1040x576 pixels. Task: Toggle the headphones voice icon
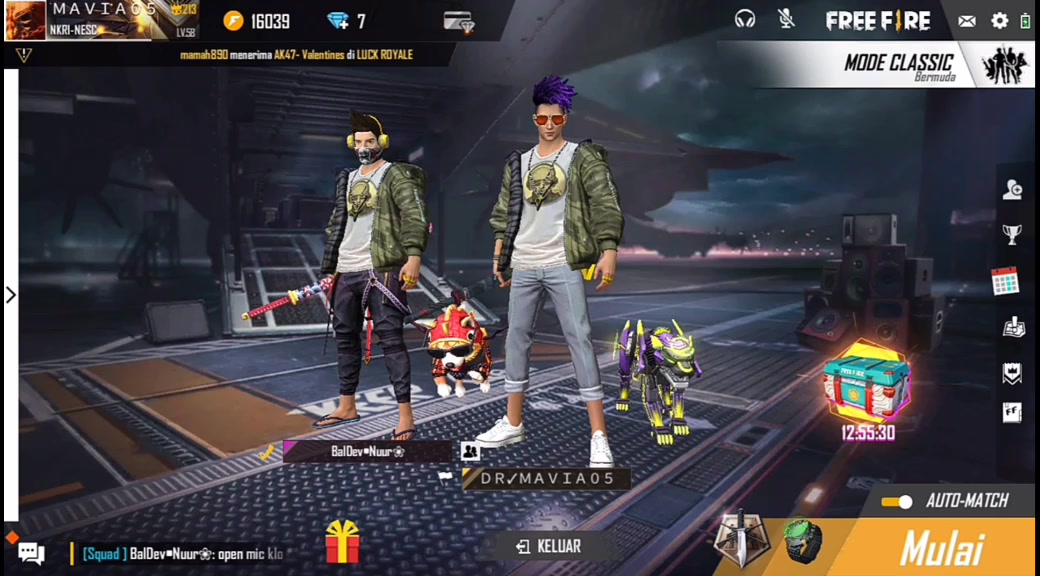pyautogui.click(x=745, y=19)
